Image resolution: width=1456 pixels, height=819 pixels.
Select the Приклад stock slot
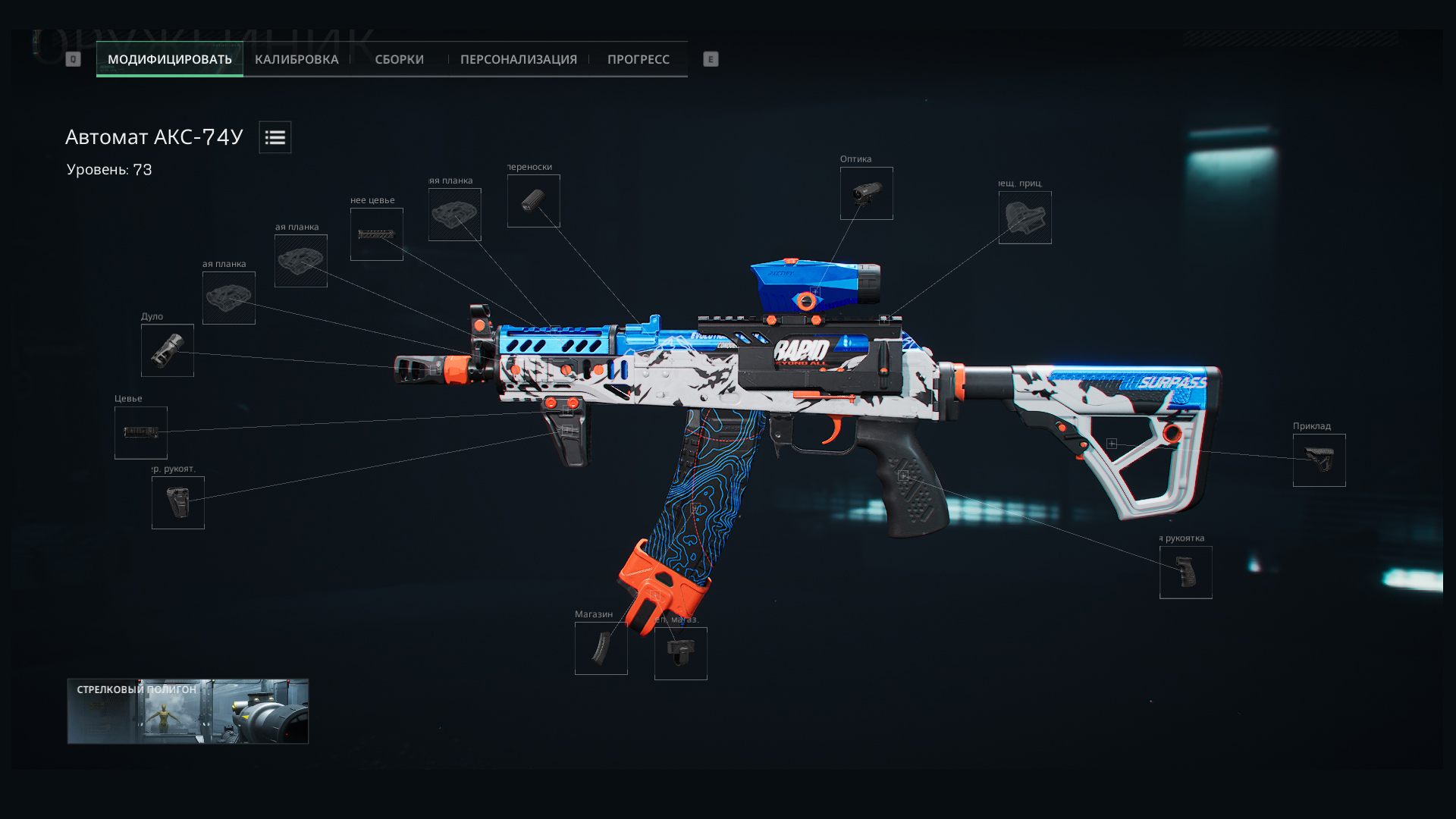pos(1319,460)
